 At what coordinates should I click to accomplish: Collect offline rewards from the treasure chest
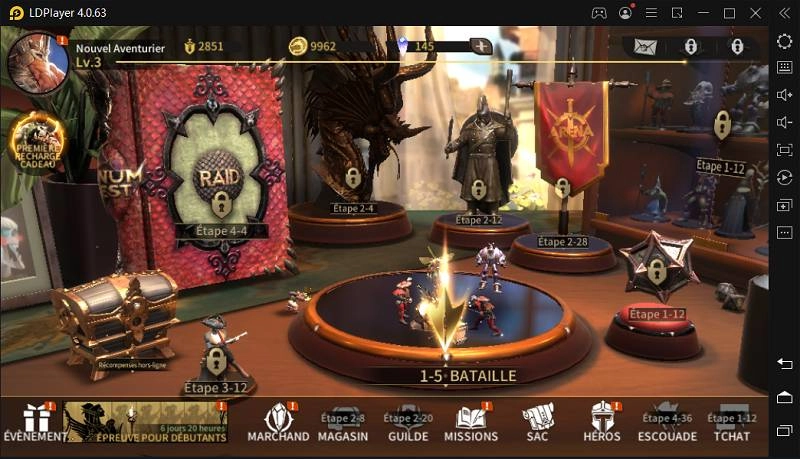[115, 320]
